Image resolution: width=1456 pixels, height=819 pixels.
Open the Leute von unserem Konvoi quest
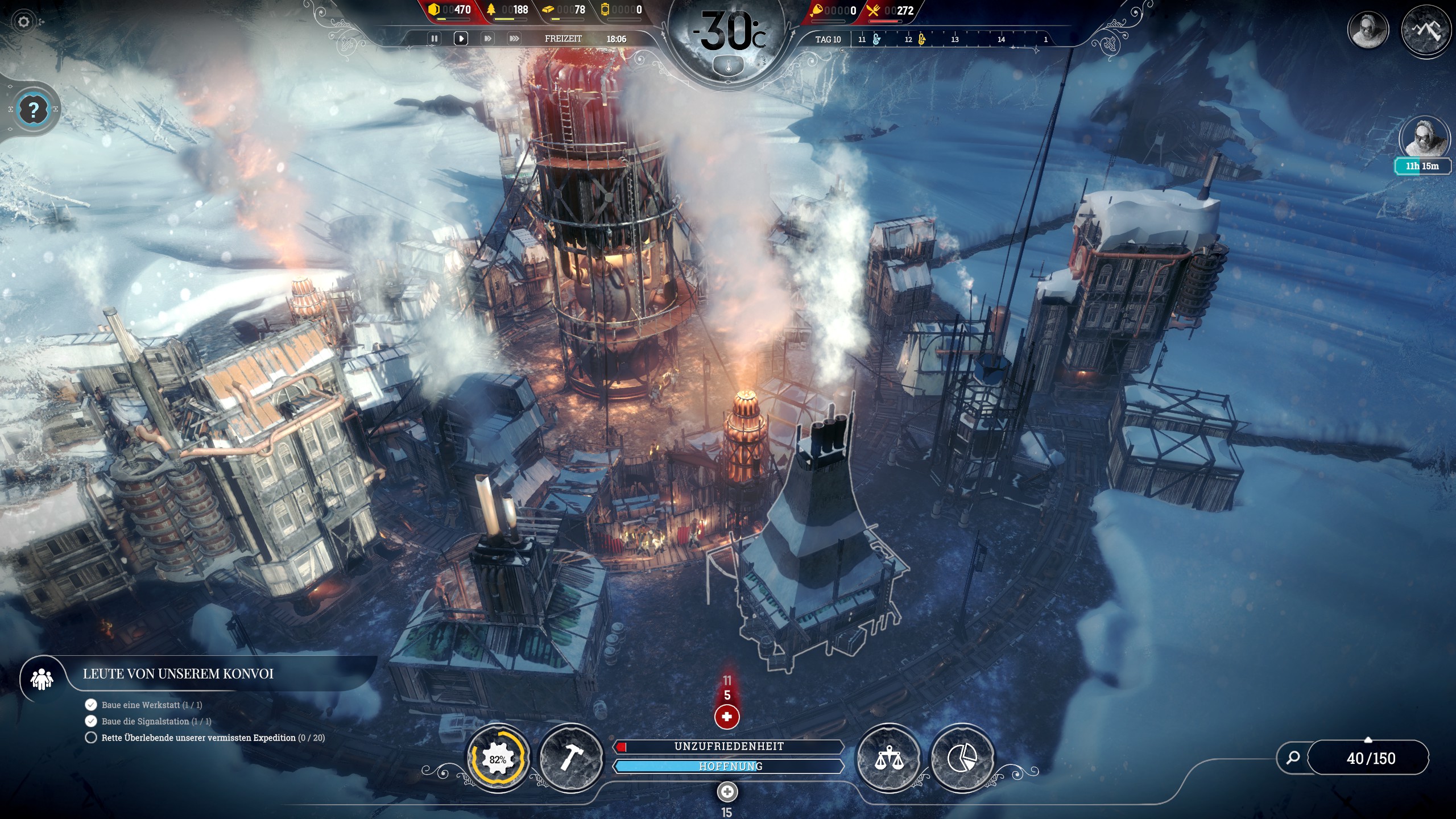177,674
